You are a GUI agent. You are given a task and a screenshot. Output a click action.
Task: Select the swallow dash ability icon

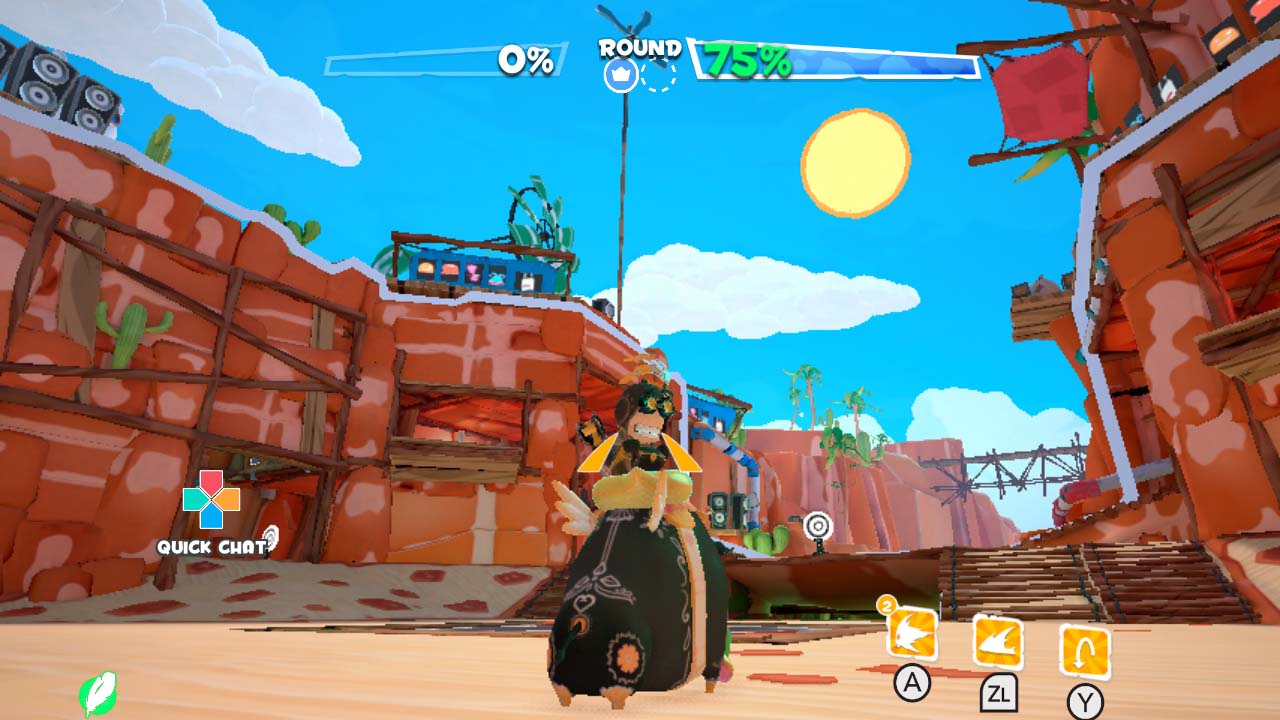tap(911, 633)
